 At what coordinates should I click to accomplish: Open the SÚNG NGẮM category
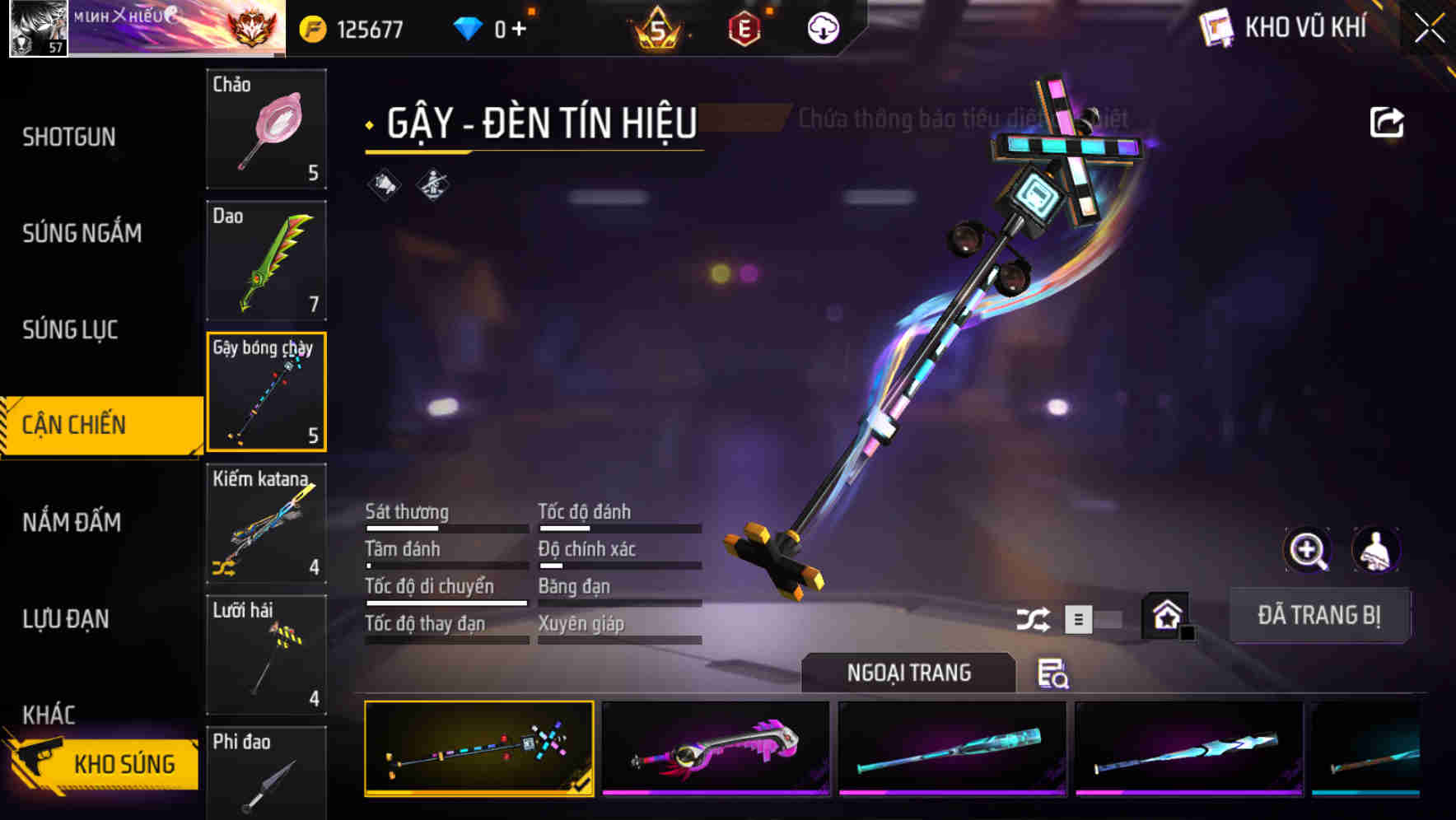click(82, 234)
